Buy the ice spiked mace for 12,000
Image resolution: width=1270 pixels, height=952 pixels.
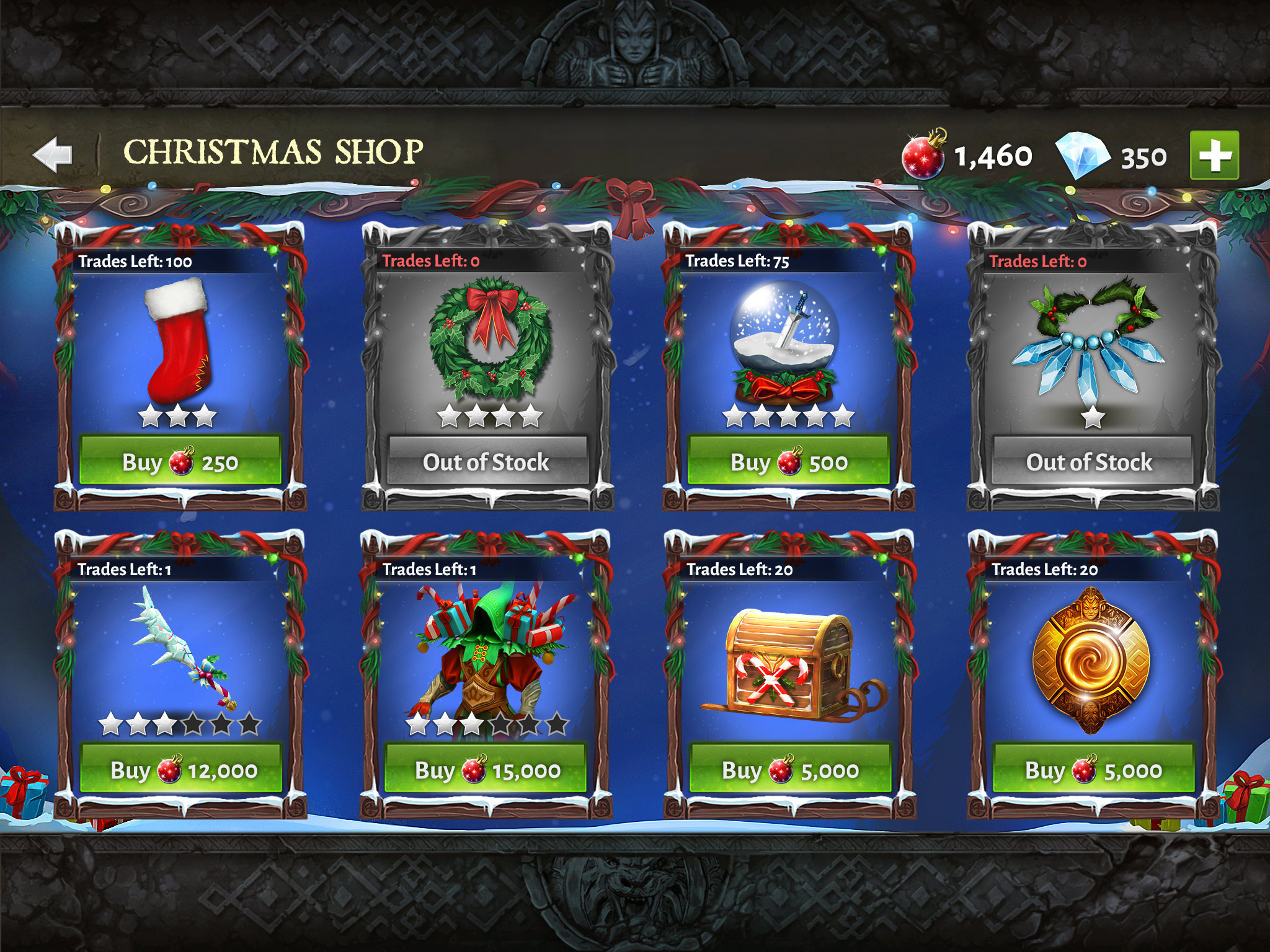[x=180, y=769]
